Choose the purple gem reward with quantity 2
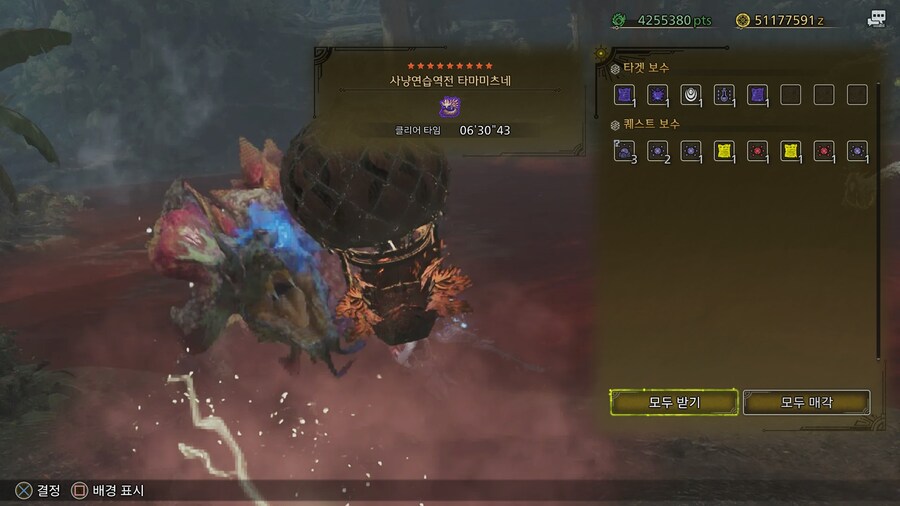The height and width of the screenshot is (506, 900). point(657,151)
